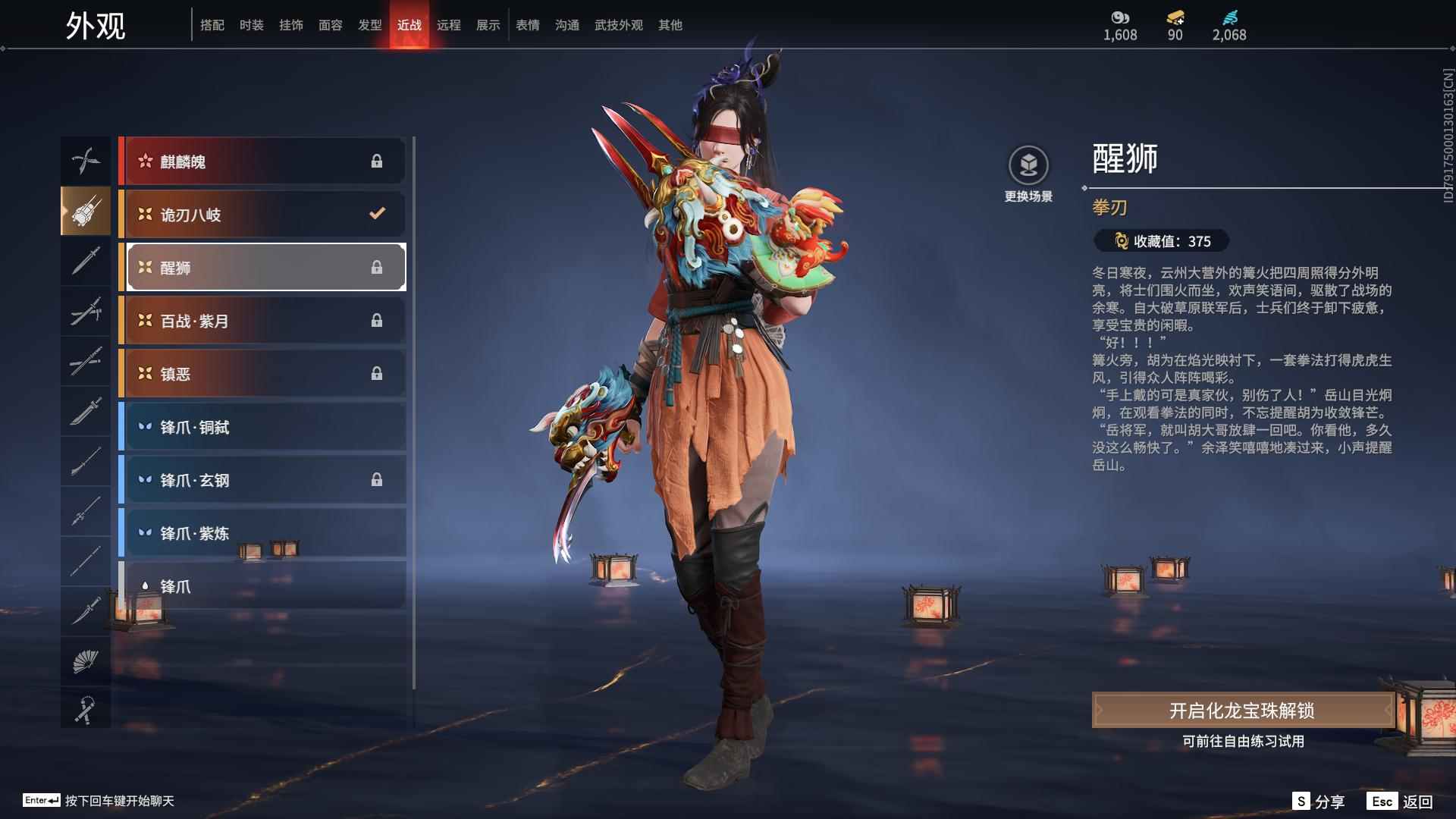Switch to the 远程 tab
The image size is (1456, 819).
click(x=450, y=24)
